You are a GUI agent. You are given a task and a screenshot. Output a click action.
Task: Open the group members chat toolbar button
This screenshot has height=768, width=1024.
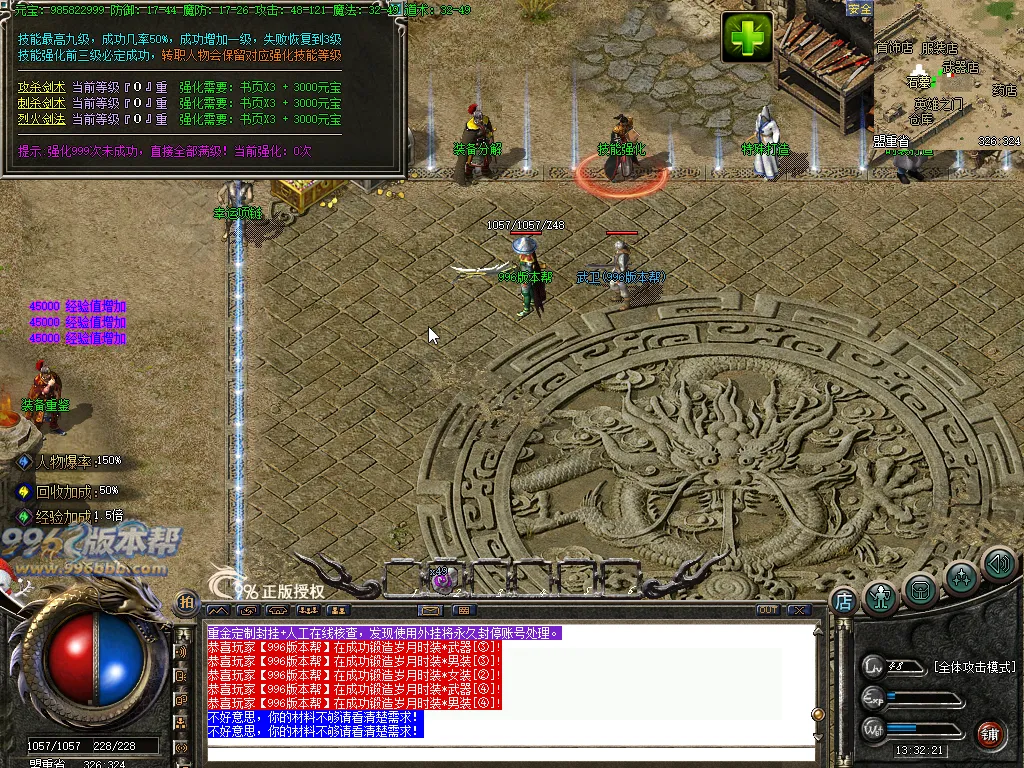(x=308, y=610)
